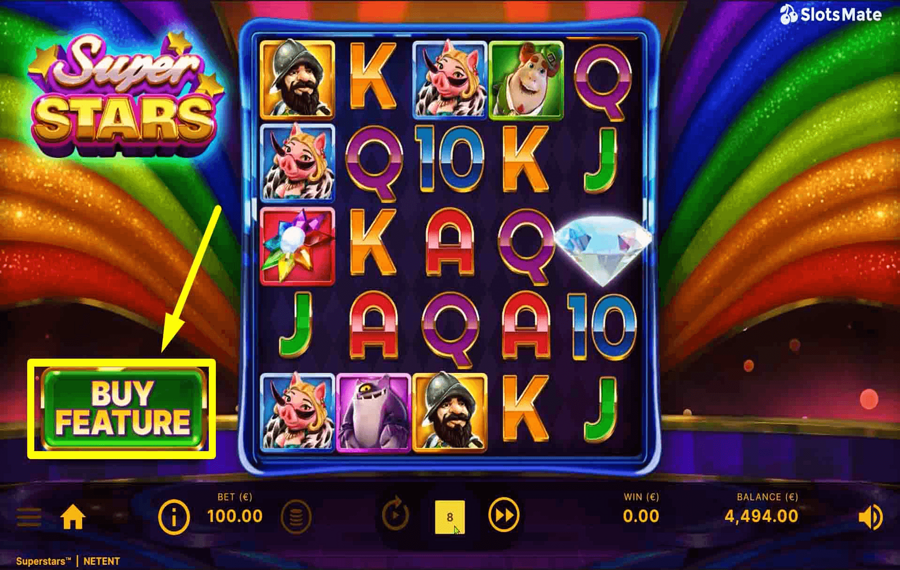The height and width of the screenshot is (570, 900).
Task: Click the SlotsMate logo
Action: (831, 15)
